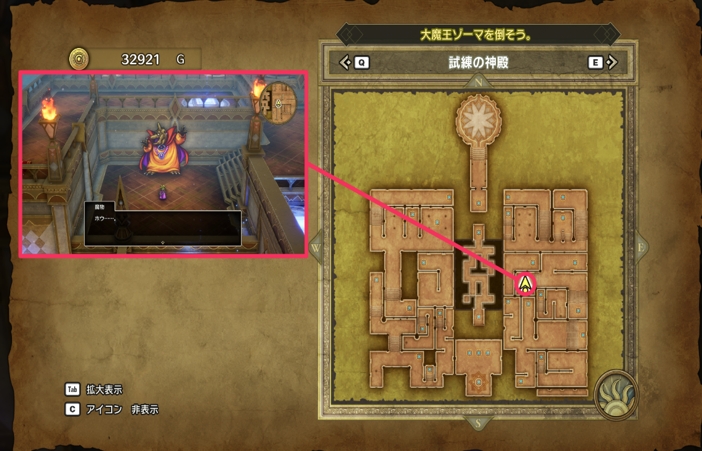Select the circular chamber at the map top
The width and height of the screenshot is (702, 451).
(x=479, y=120)
